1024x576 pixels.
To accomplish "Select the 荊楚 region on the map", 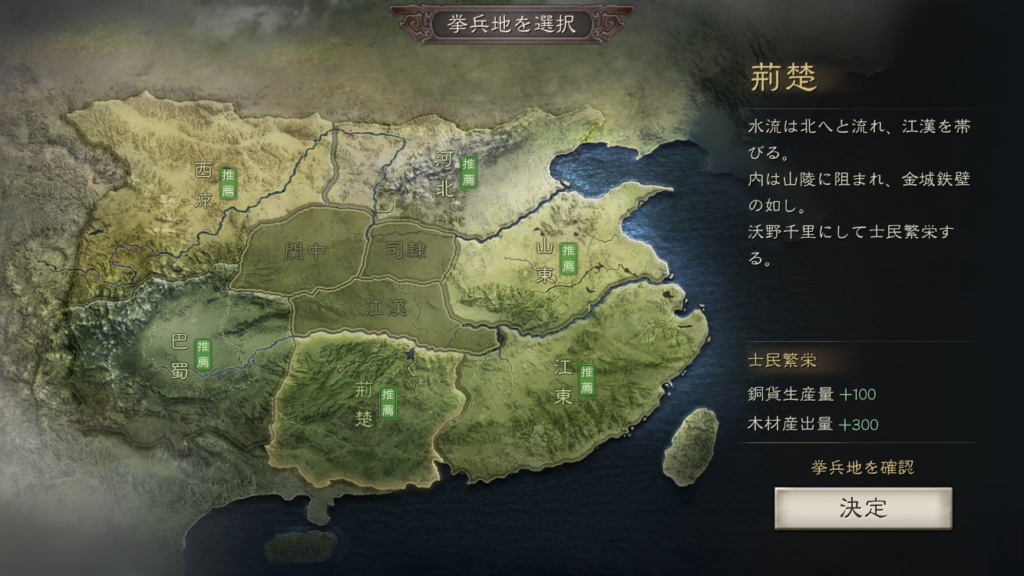I will (x=366, y=405).
